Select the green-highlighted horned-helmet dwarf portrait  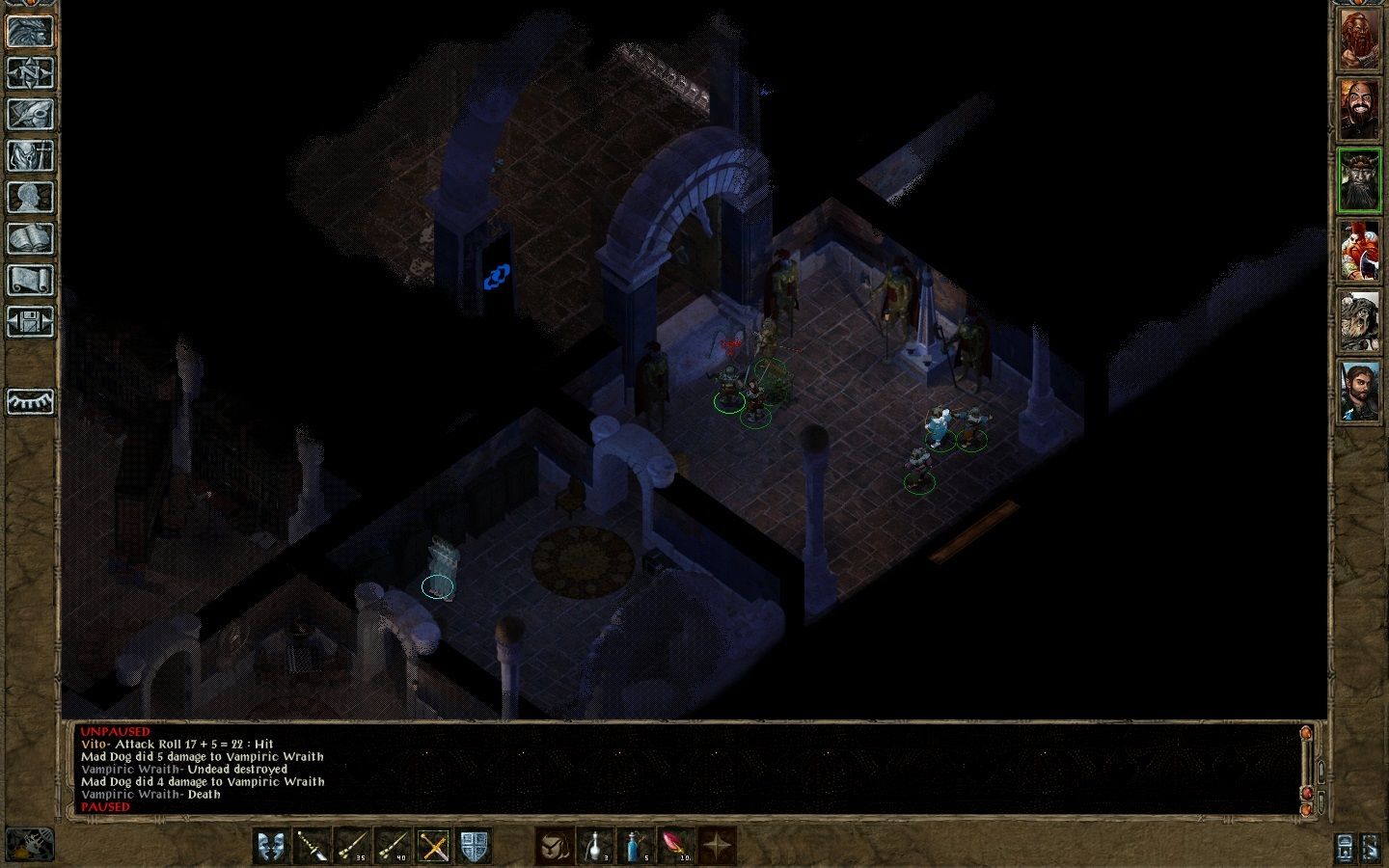1360,180
